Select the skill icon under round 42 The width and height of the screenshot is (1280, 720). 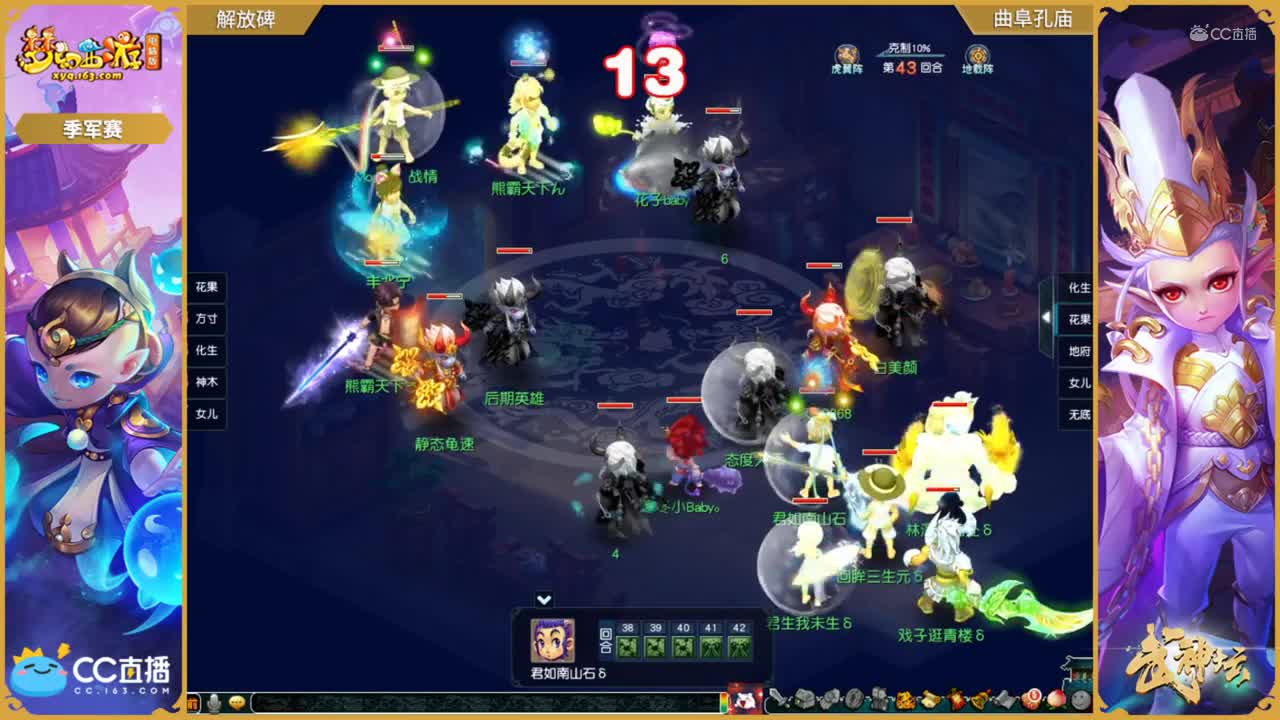point(739,648)
